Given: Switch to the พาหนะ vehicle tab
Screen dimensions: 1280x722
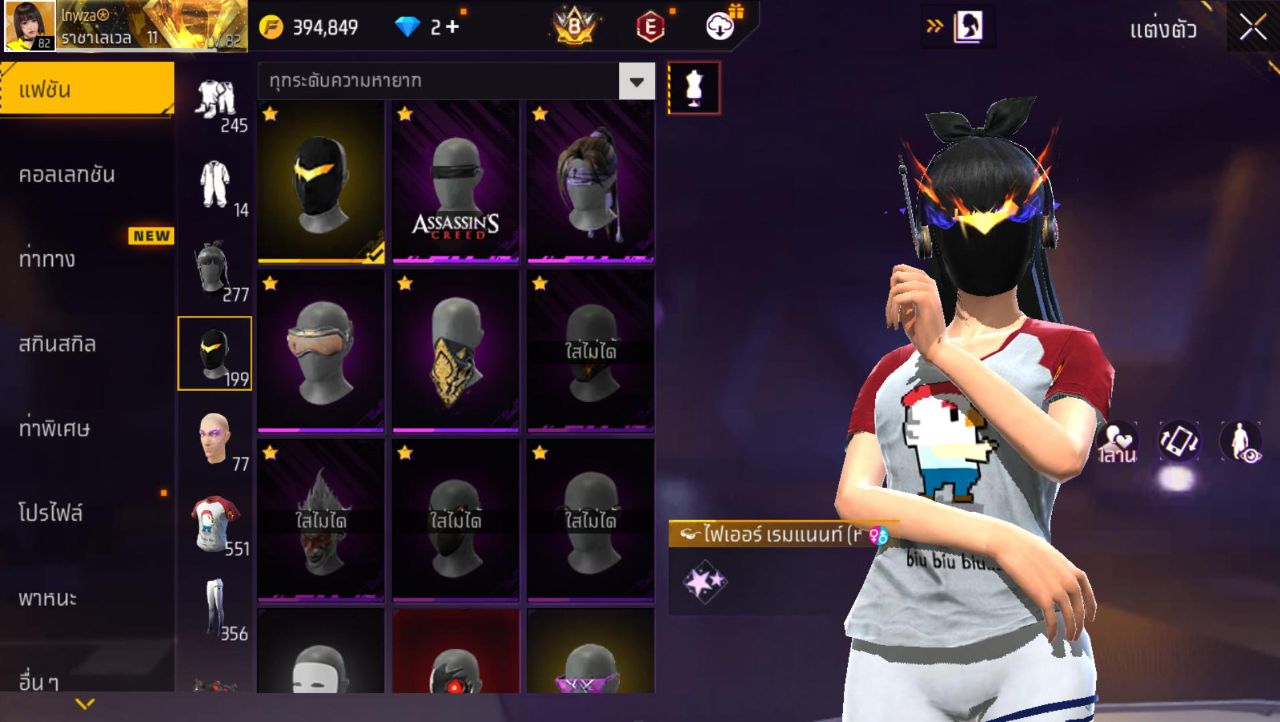Looking at the screenshot, I should 48,598.
